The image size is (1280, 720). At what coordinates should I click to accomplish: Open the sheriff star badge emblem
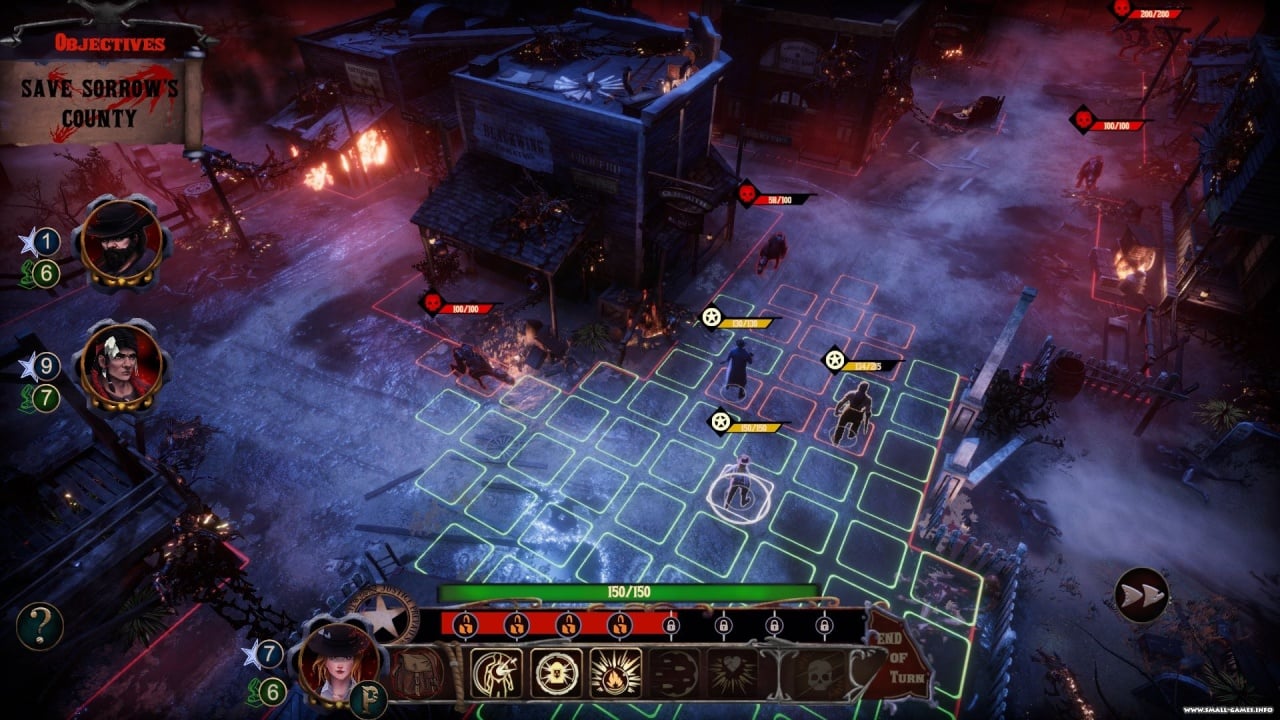click(382, 614)
